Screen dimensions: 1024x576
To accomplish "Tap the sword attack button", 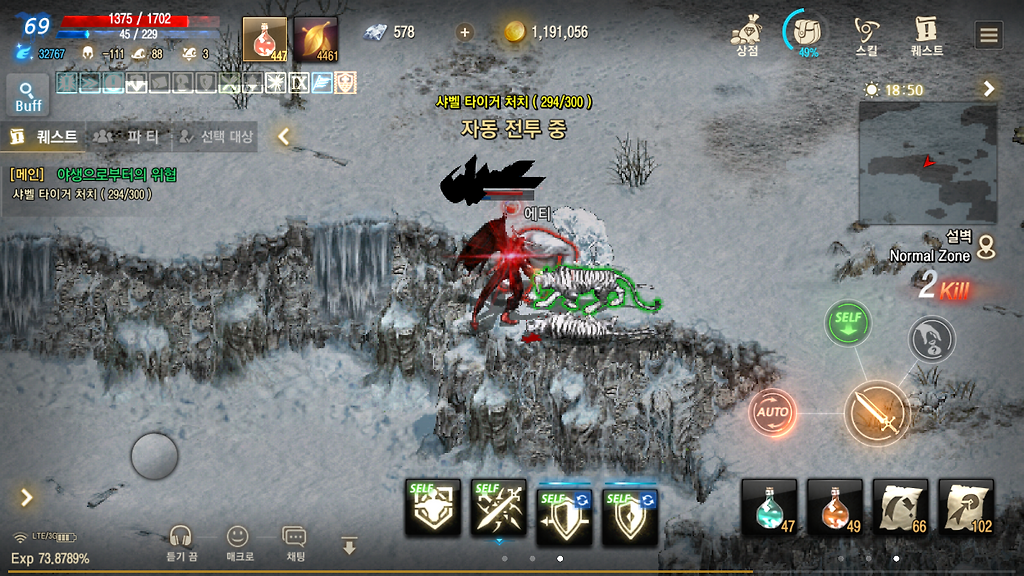I will click(x=877, y=413).
